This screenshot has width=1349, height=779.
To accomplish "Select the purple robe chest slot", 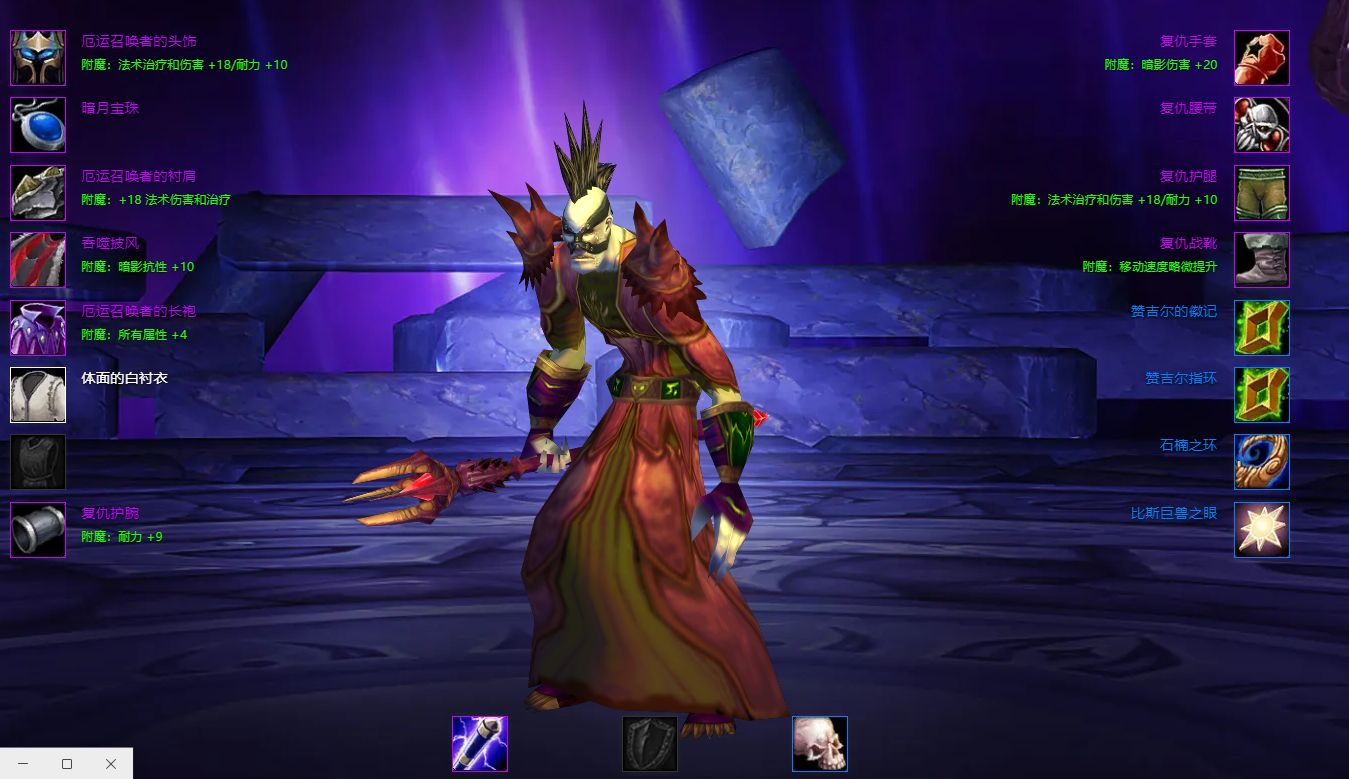I will 38,328.
